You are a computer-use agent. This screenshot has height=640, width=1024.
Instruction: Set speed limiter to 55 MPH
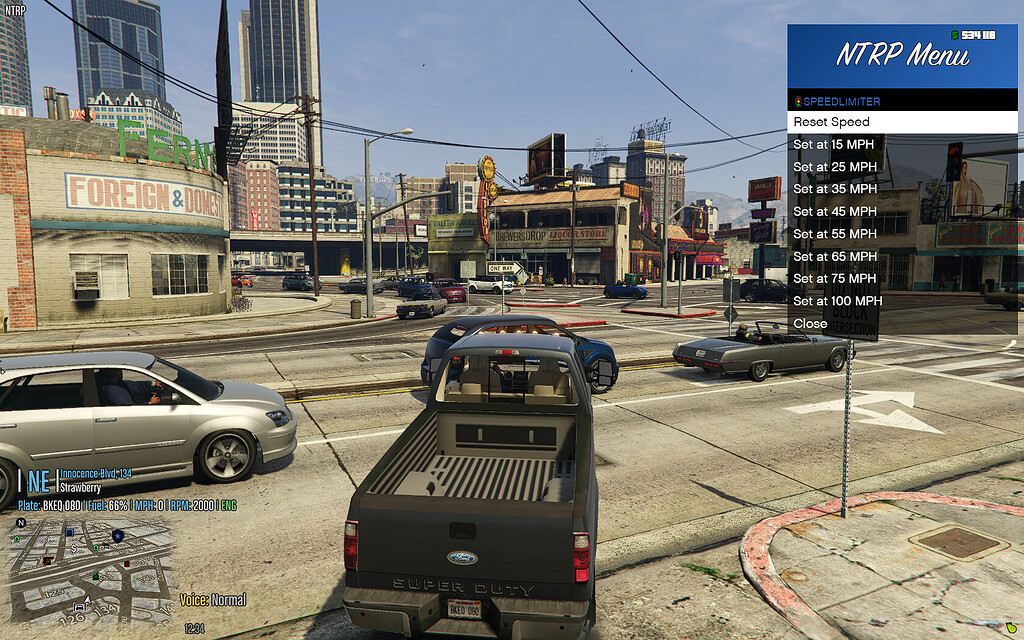coord(835,234)
